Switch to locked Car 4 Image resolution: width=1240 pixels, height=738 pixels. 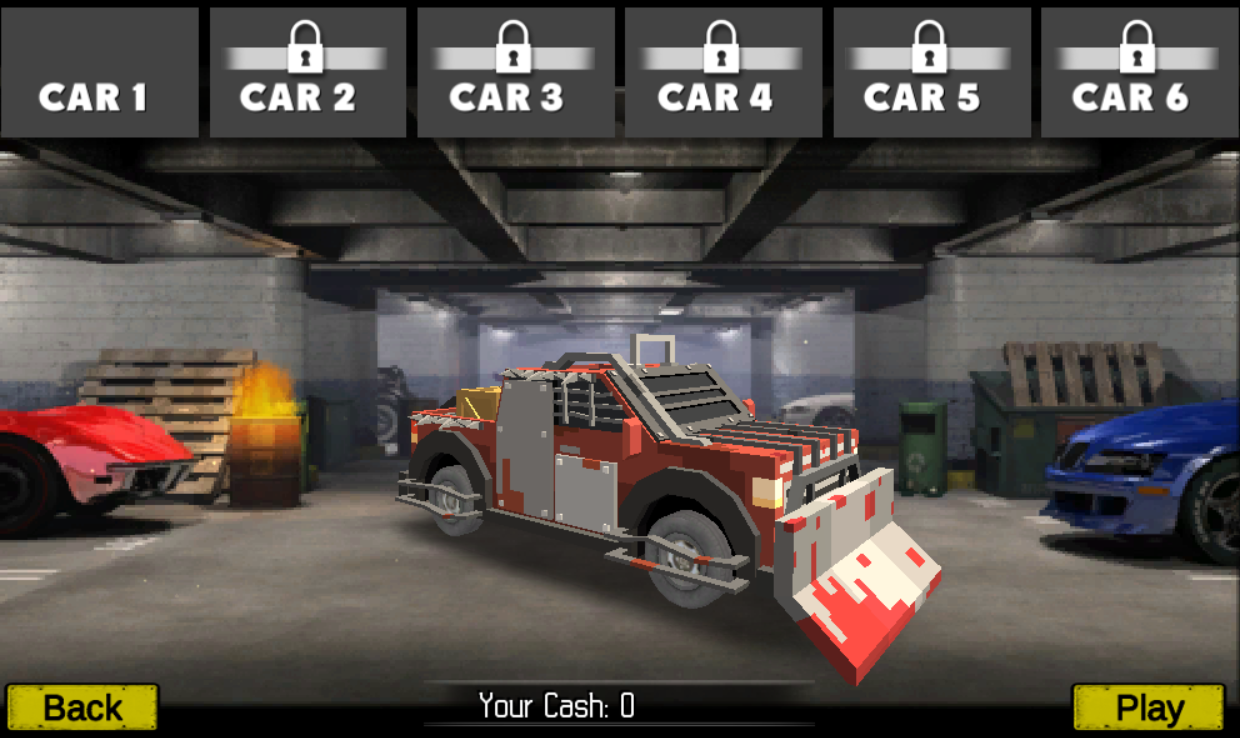pyautogui.click(x=723, y=73)
